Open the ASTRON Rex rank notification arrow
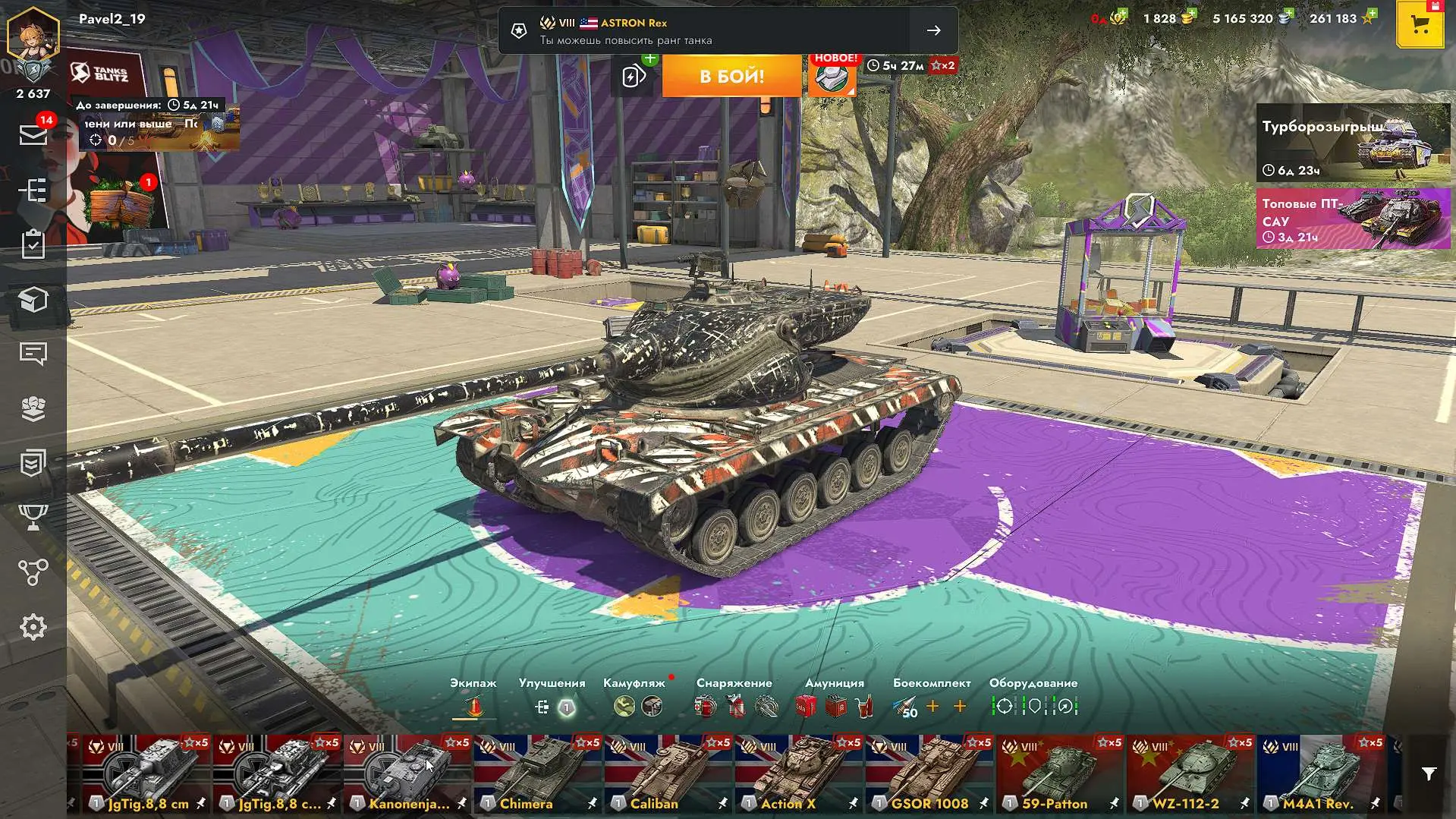The width and height of the screenshot is (1456, 819). (x=933, y=30)
